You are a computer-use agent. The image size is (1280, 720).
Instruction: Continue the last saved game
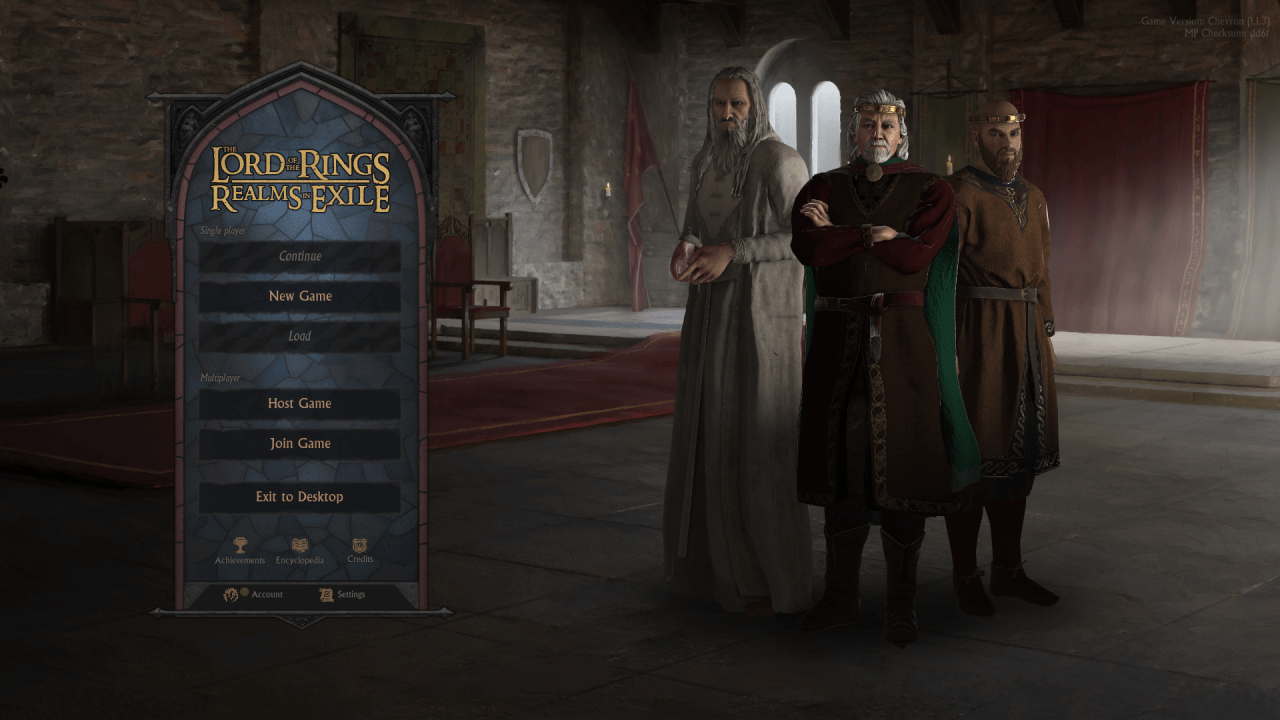click(300, 256)
